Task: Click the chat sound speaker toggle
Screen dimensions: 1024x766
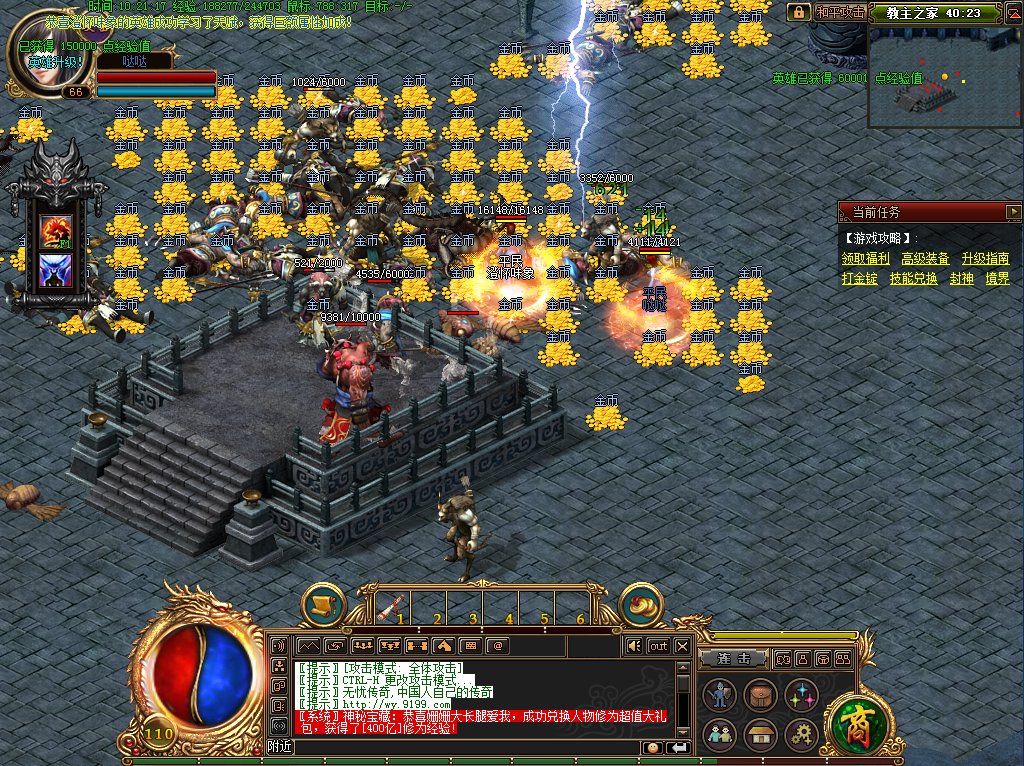Action: click(633, 646)
